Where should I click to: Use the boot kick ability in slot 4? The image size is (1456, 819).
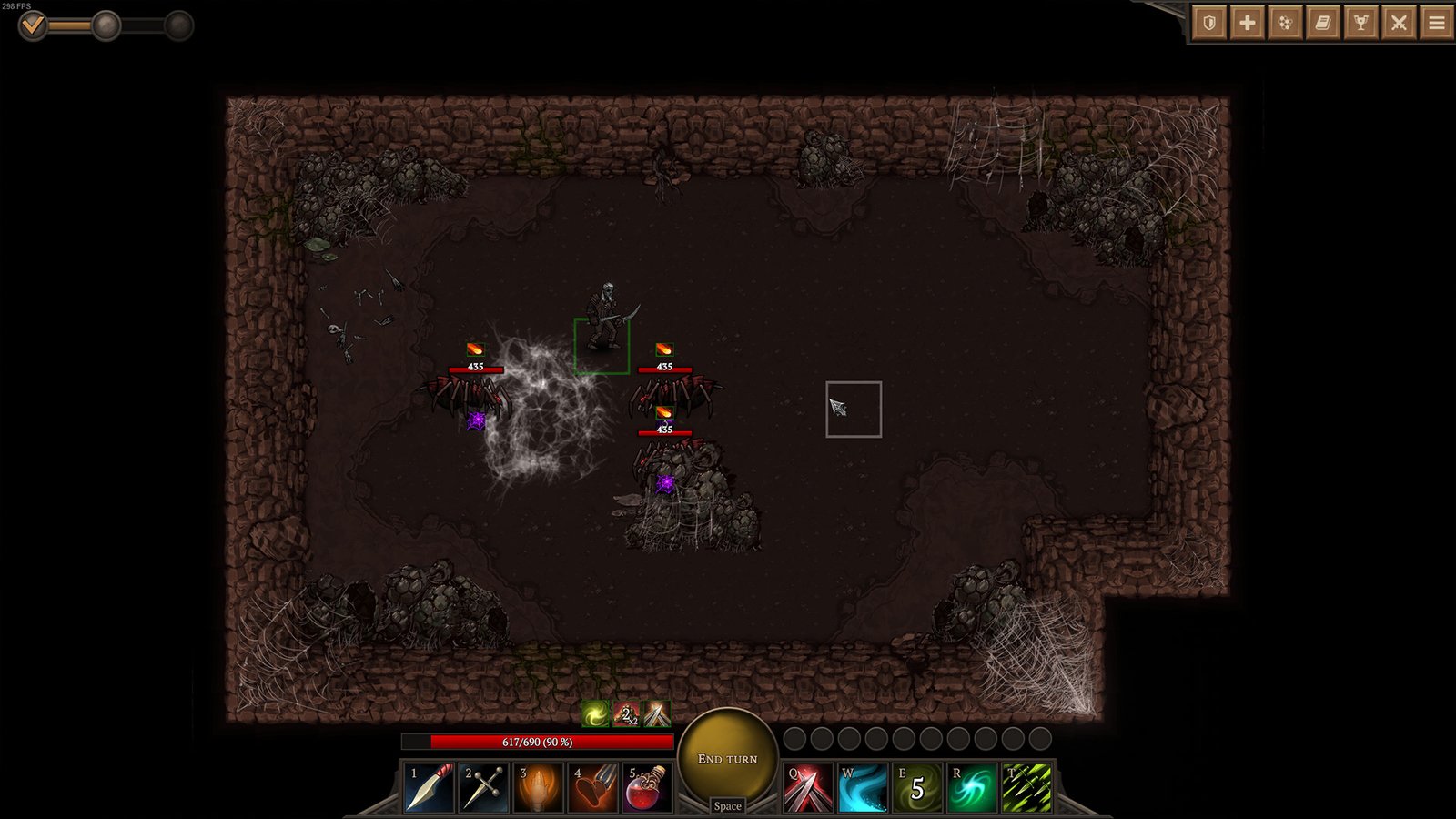(x=592, y=787)
